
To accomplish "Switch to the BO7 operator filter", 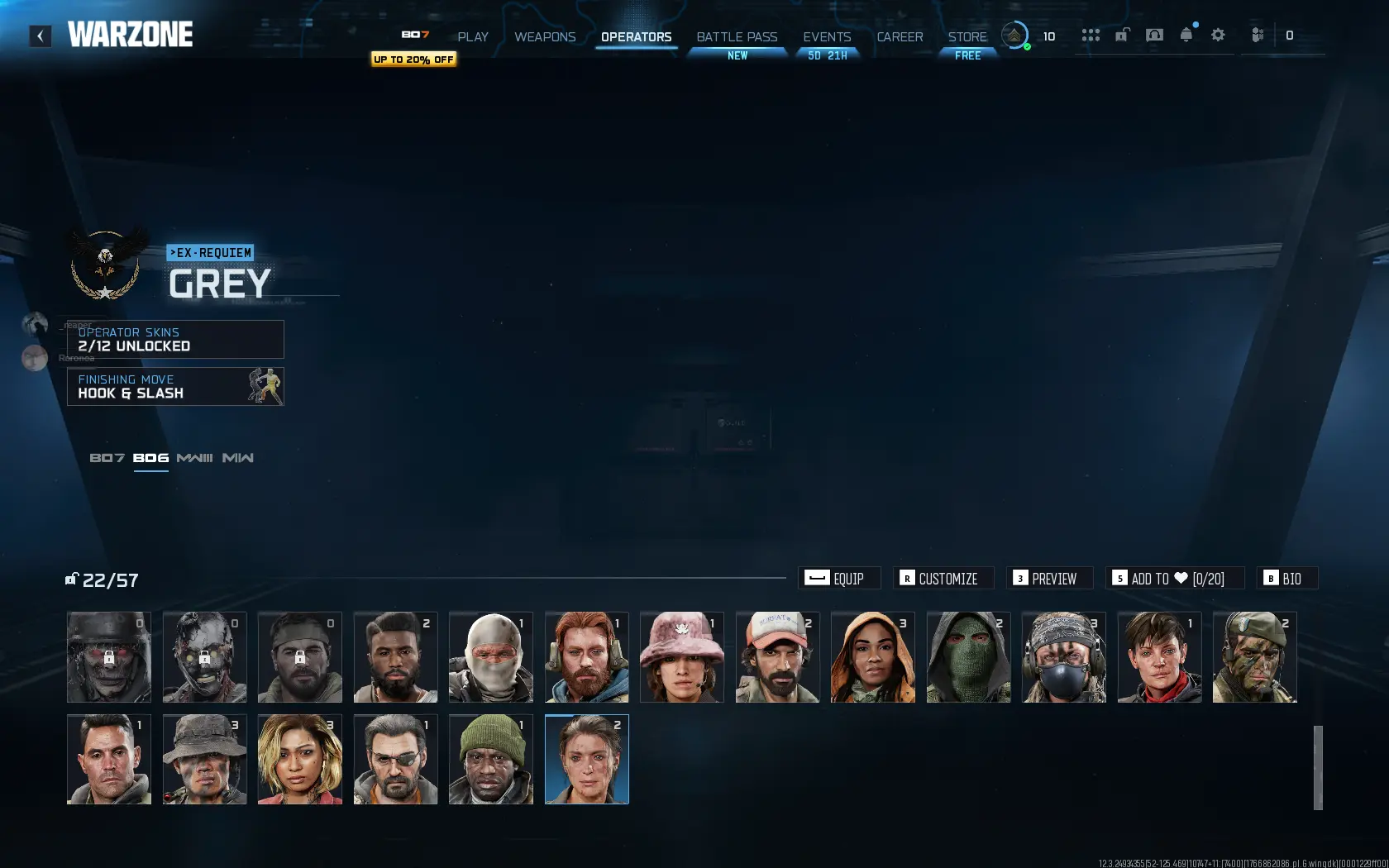I will click(107, 456).
